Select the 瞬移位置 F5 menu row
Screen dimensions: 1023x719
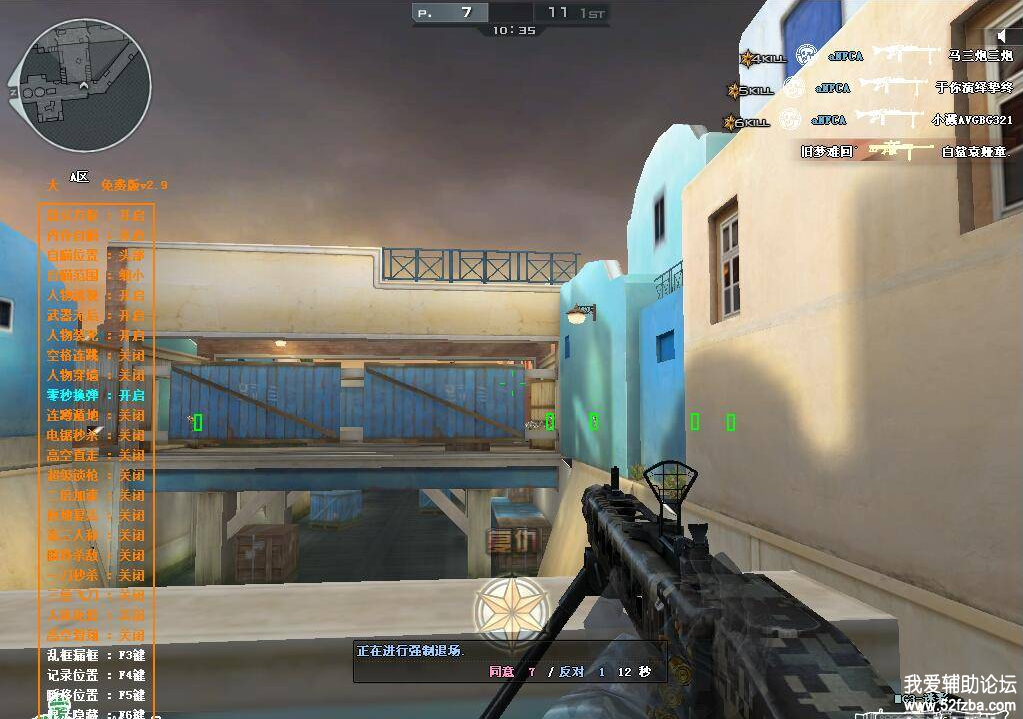pos(96,695)
